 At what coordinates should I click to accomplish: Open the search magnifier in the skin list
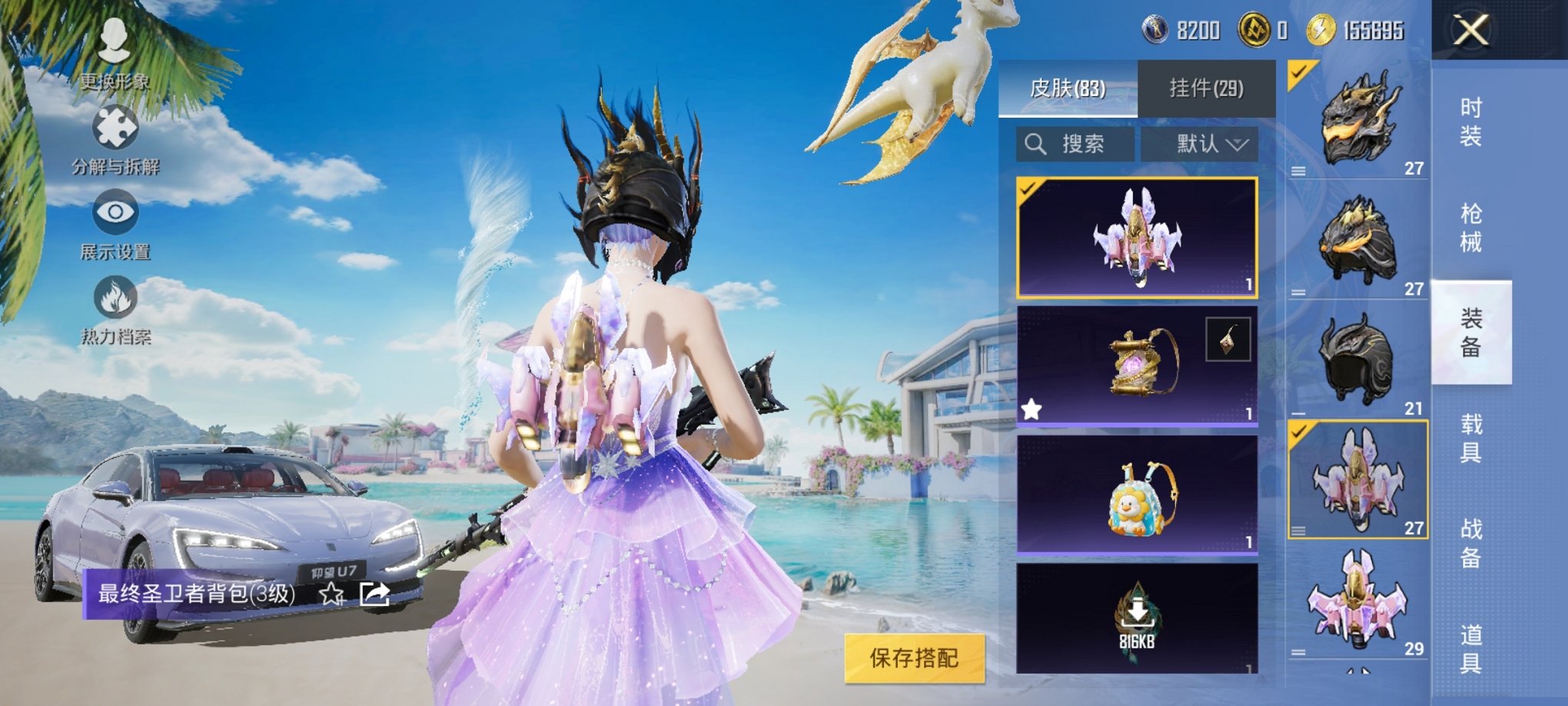tap(1034, 145)
